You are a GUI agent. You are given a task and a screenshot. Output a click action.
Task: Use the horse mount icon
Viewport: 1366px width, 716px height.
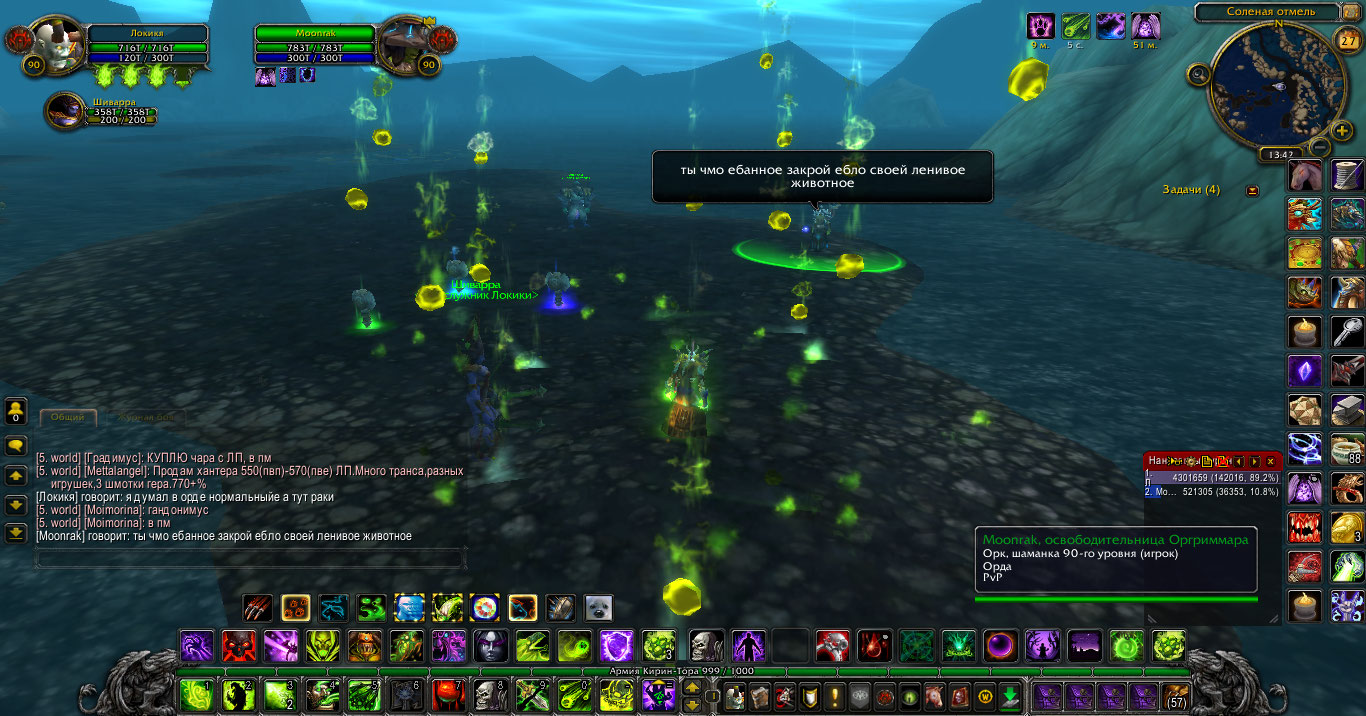point(1304,177)
